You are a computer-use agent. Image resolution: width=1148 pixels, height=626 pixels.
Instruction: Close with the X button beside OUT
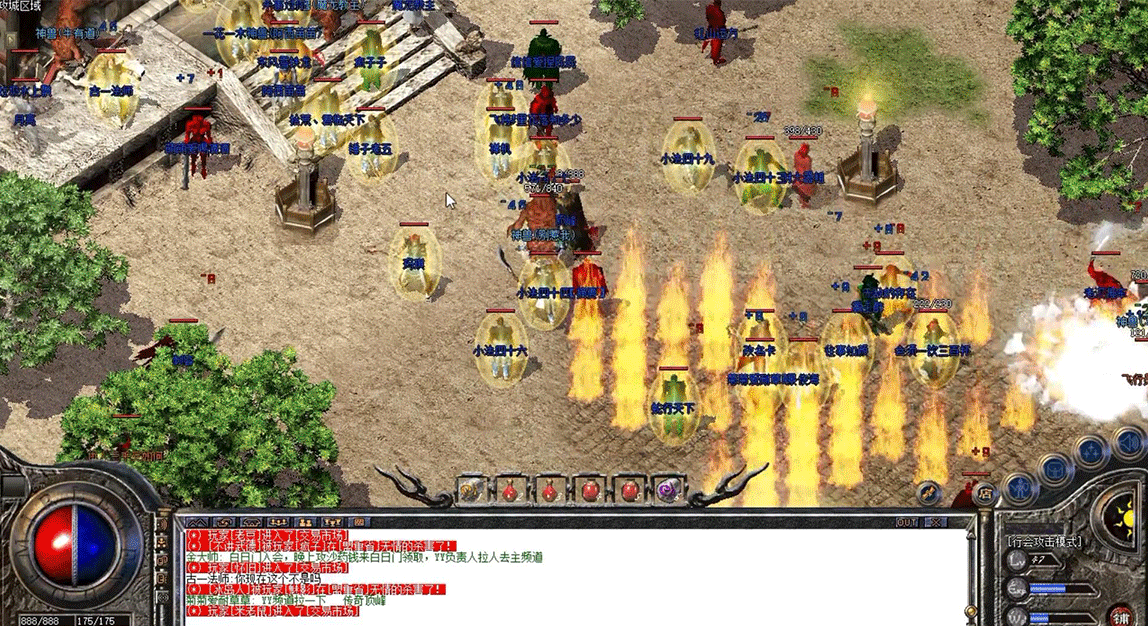click(x=935, y=522)
